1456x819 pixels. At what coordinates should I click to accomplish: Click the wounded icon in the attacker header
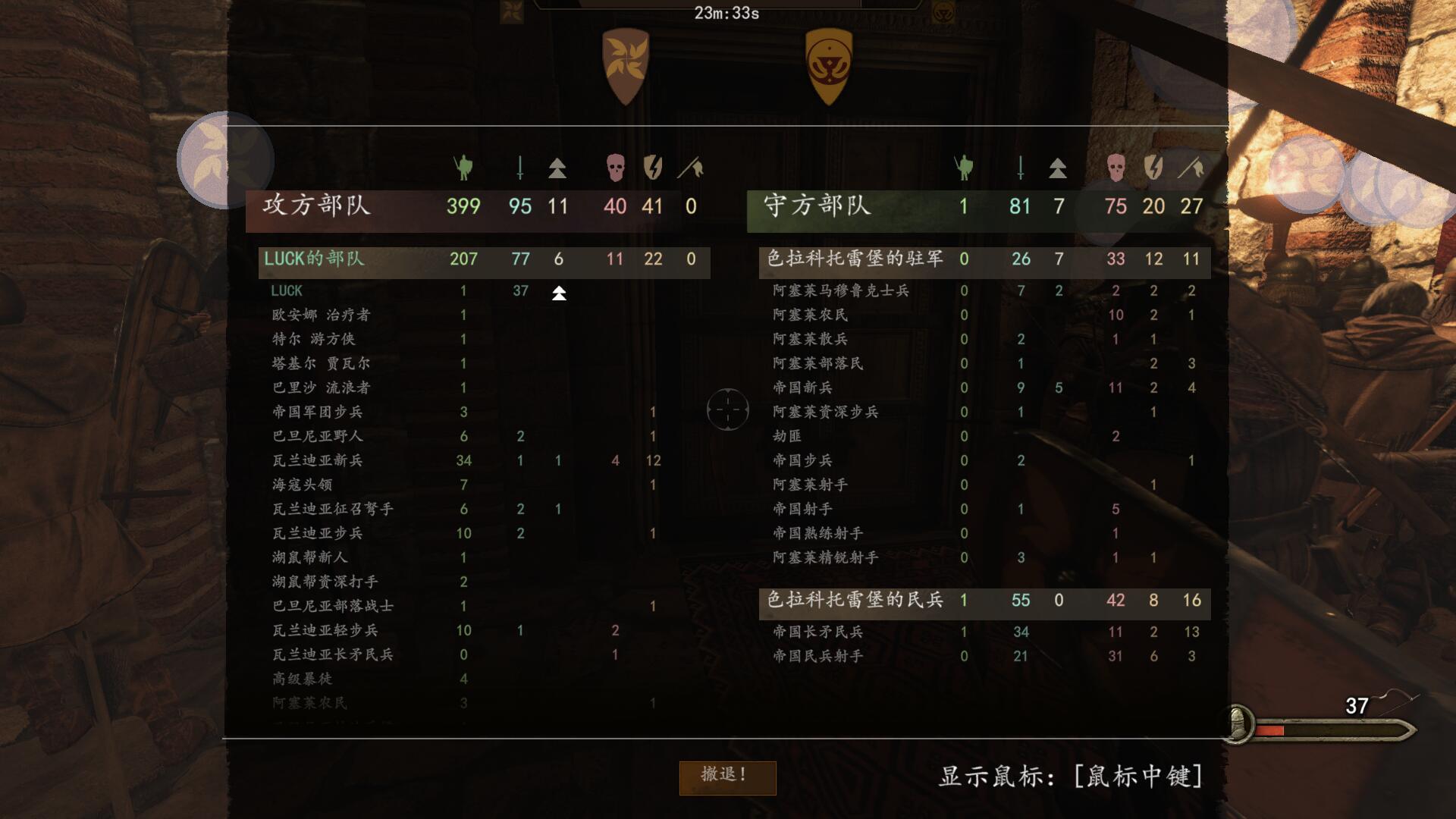pos(520,168)
